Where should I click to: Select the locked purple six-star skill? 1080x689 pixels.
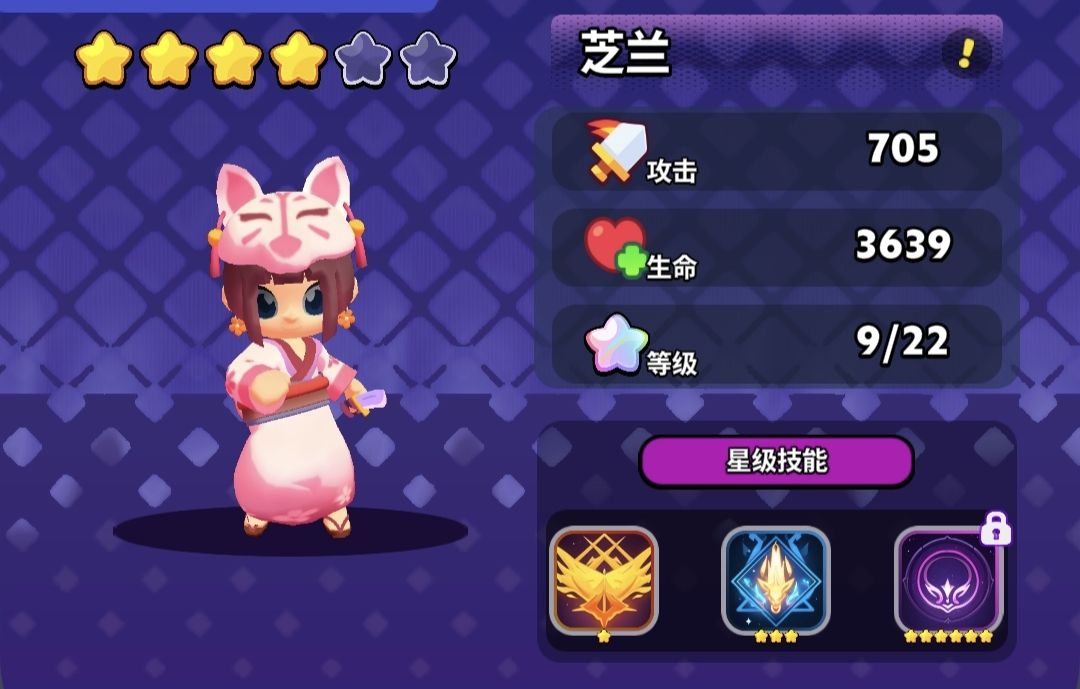click(x=948, y=580)
